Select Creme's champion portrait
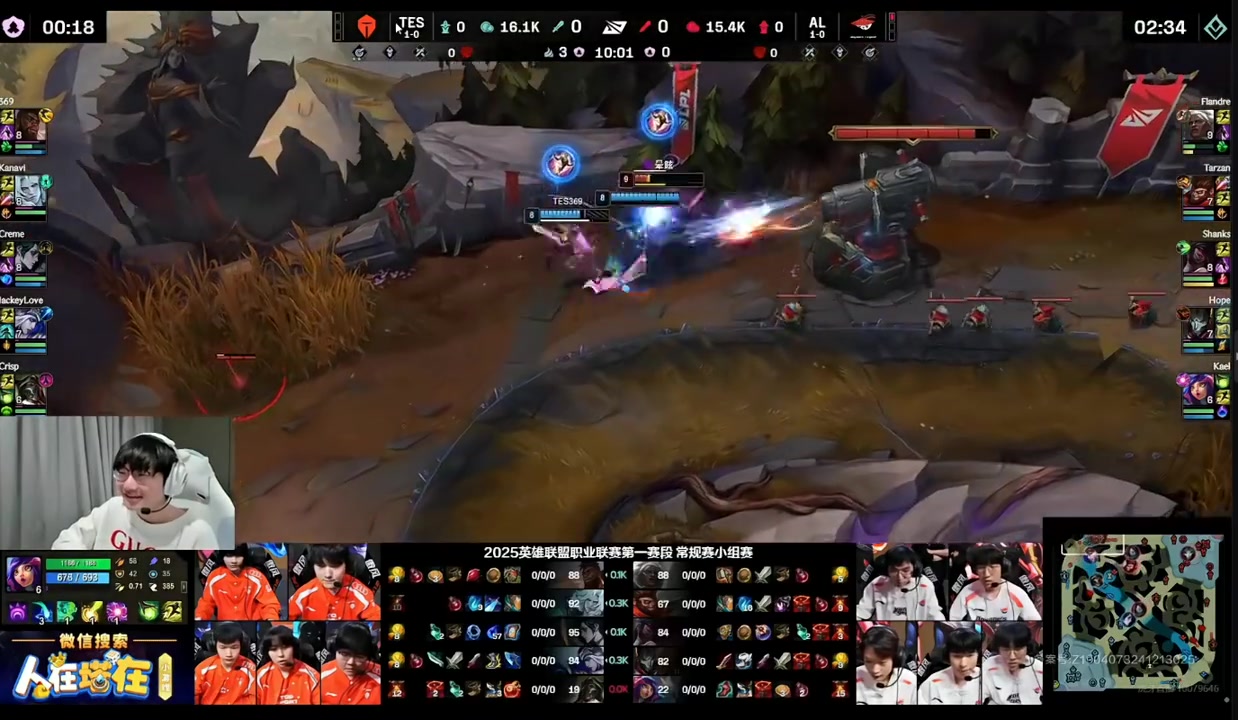1238x720 pixels. coord(30,258)
